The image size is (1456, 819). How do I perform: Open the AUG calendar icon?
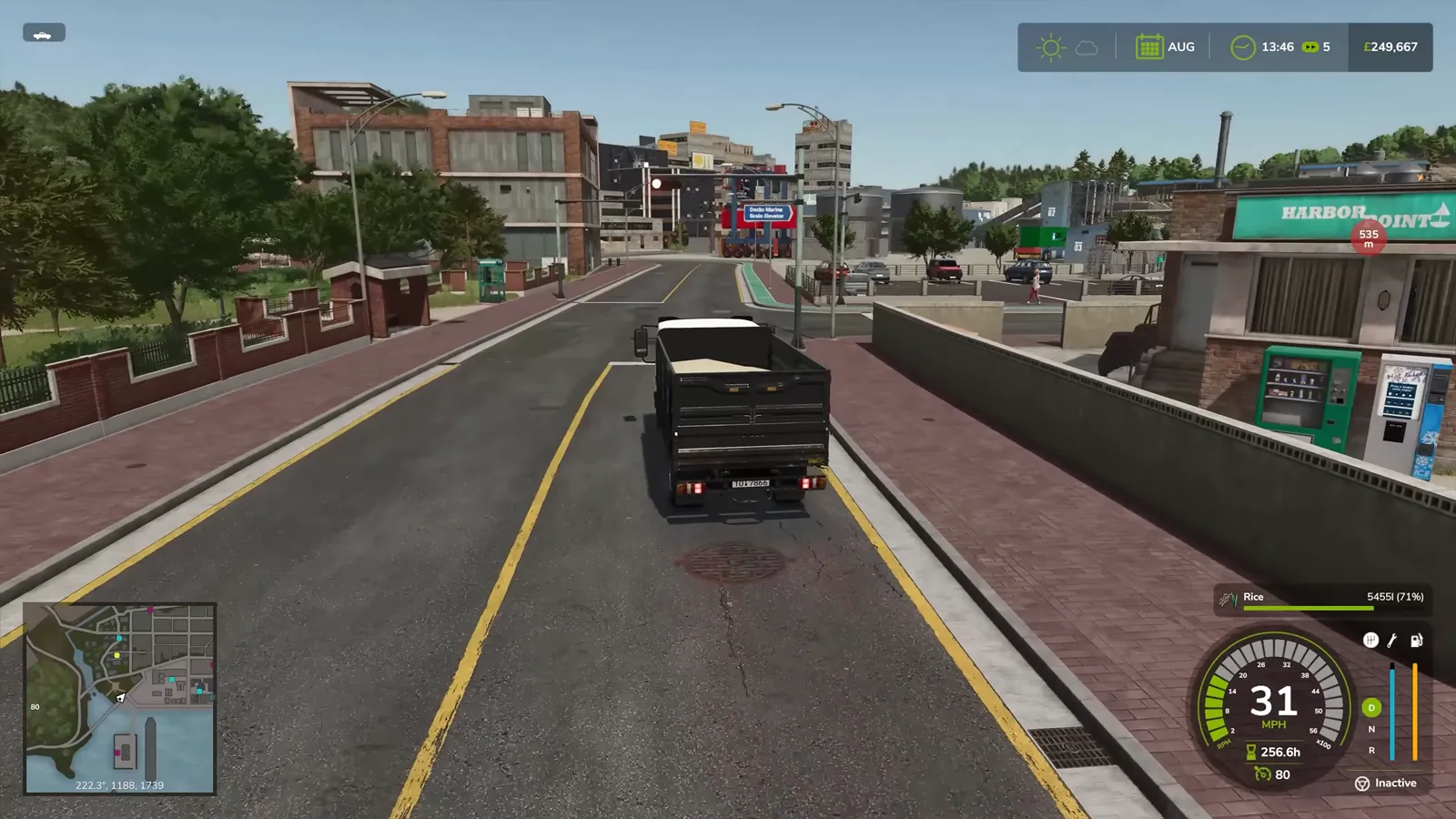click(1148, 47)
